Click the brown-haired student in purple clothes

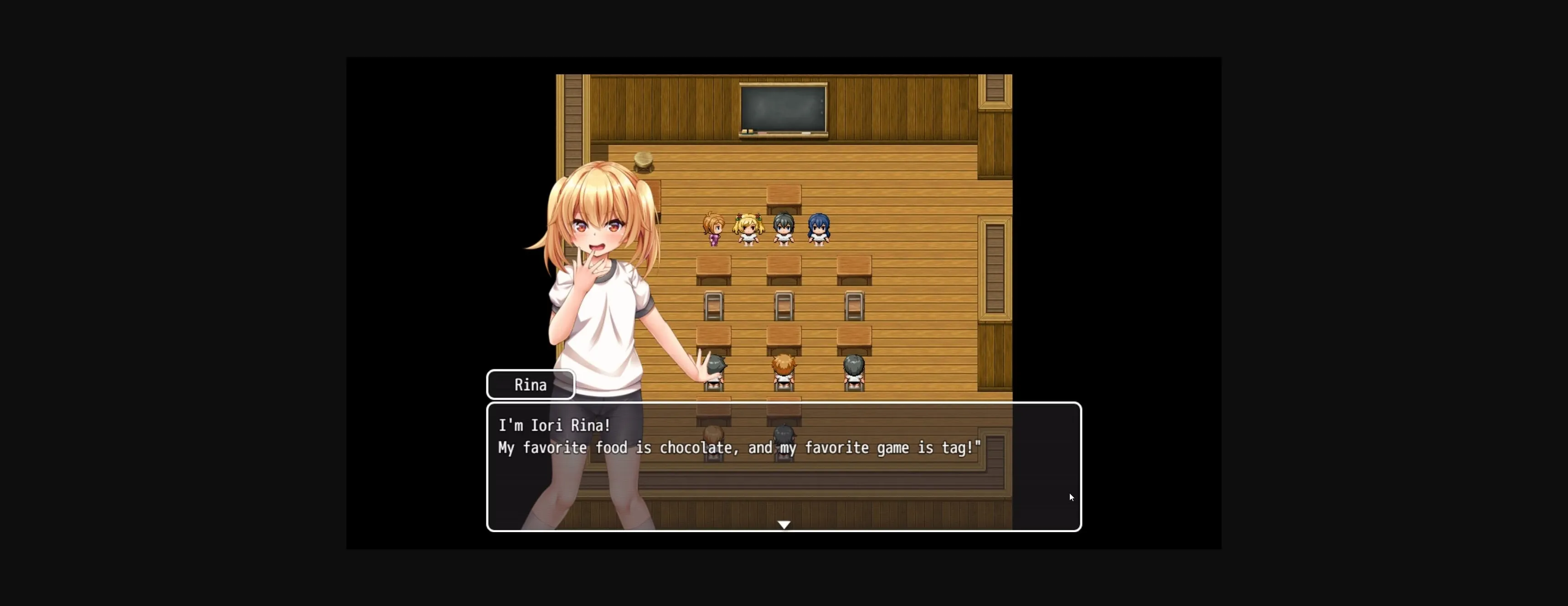tap(713, 230)
